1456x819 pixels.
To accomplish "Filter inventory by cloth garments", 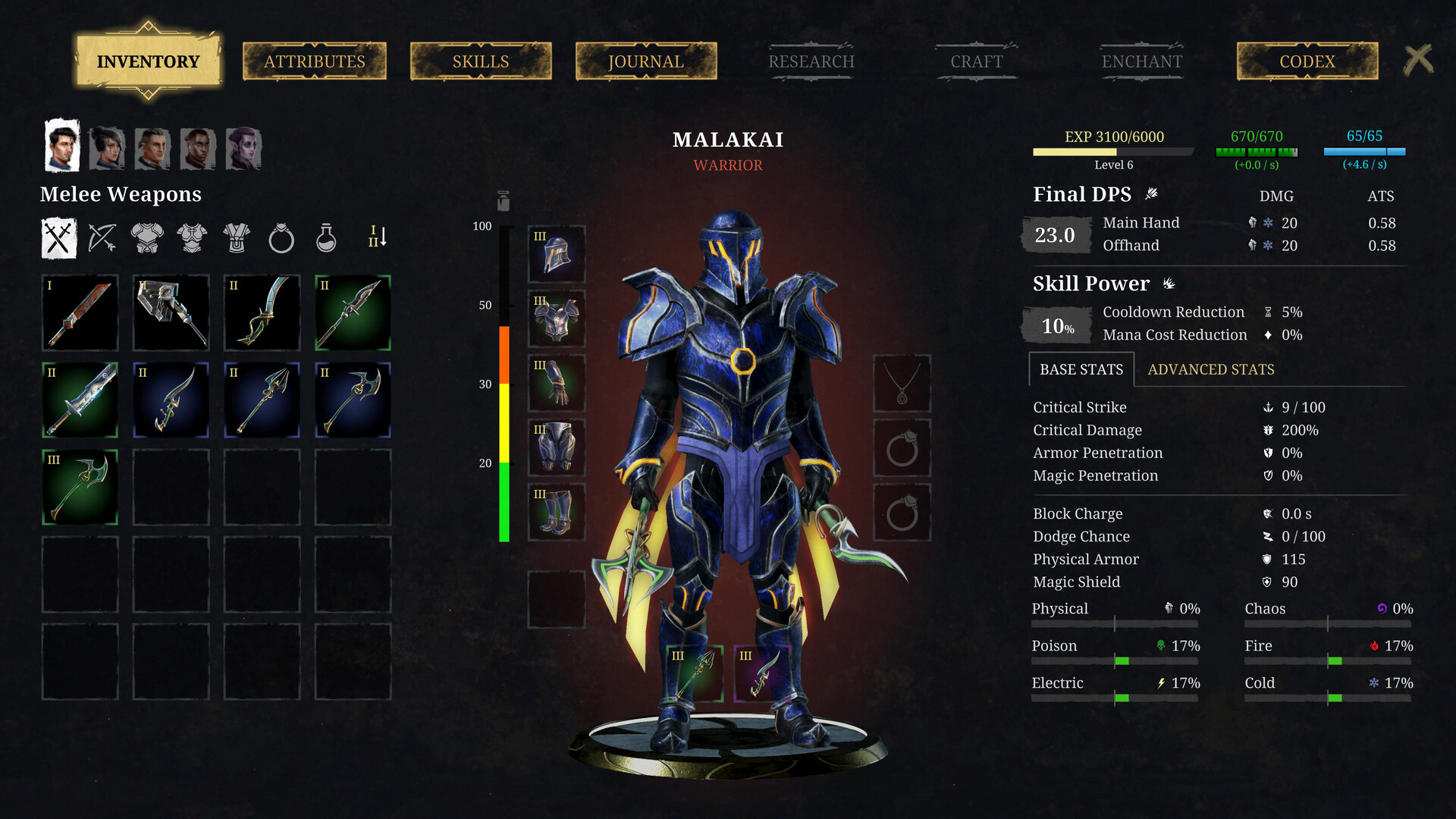I will click(x=236, y=237).
